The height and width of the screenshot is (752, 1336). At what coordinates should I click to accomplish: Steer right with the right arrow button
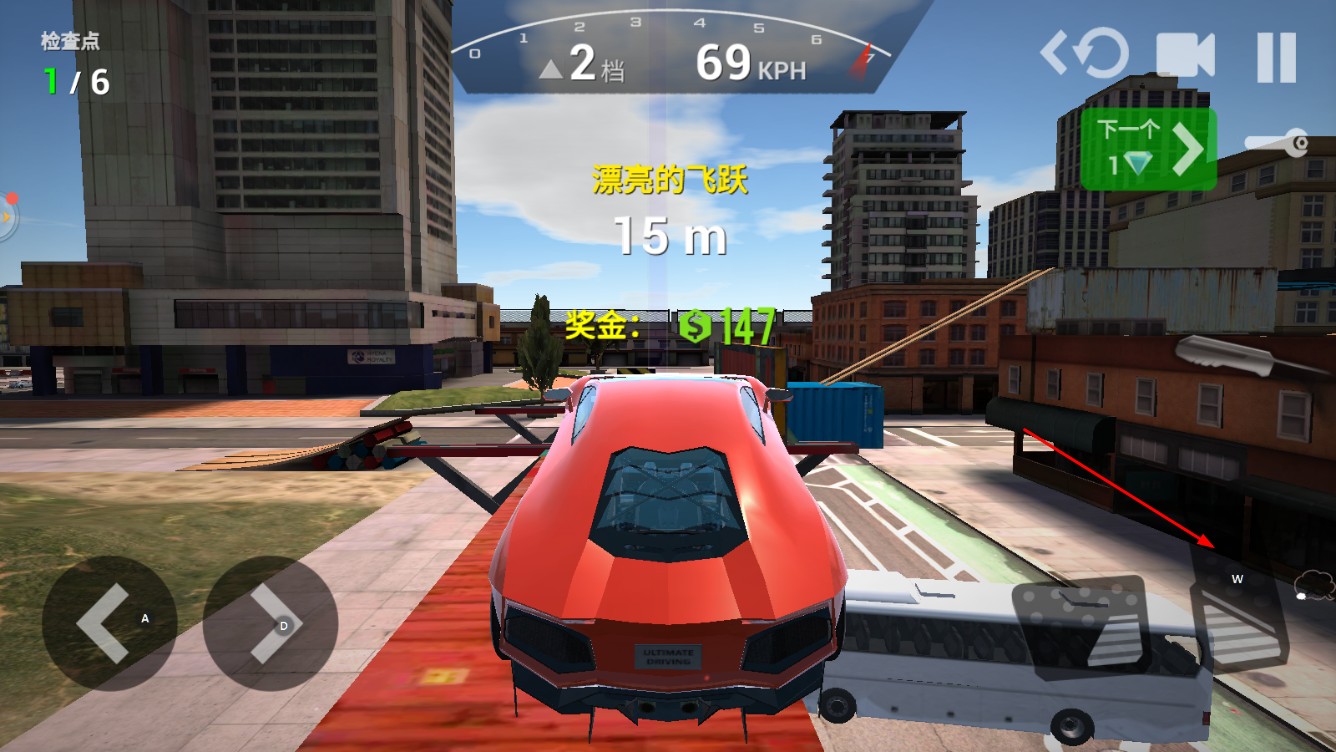pyautogui.click(x=270, y=623)
